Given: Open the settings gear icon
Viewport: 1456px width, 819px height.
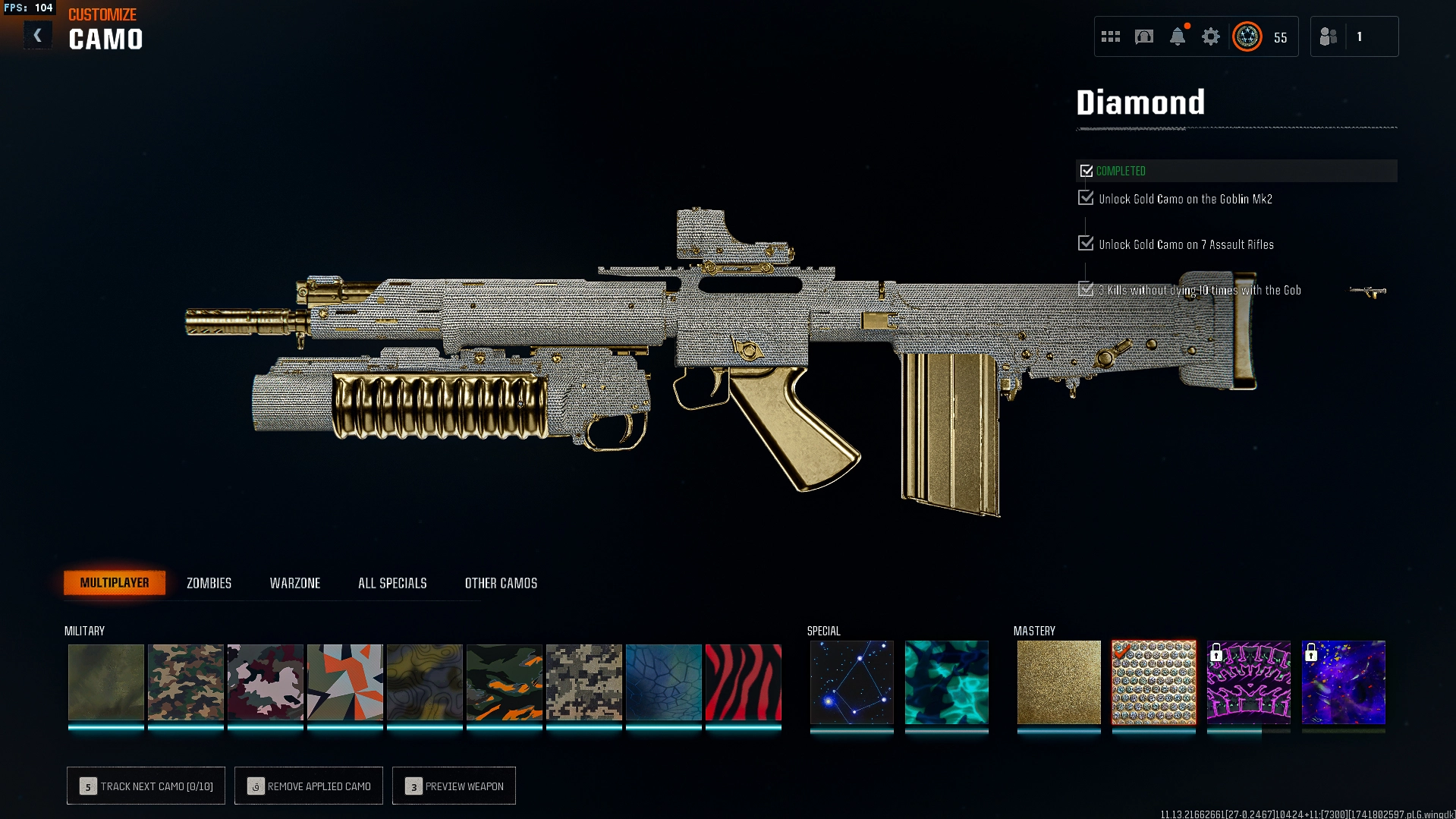Looking at the screenshot, I should tap(1211, 36).
